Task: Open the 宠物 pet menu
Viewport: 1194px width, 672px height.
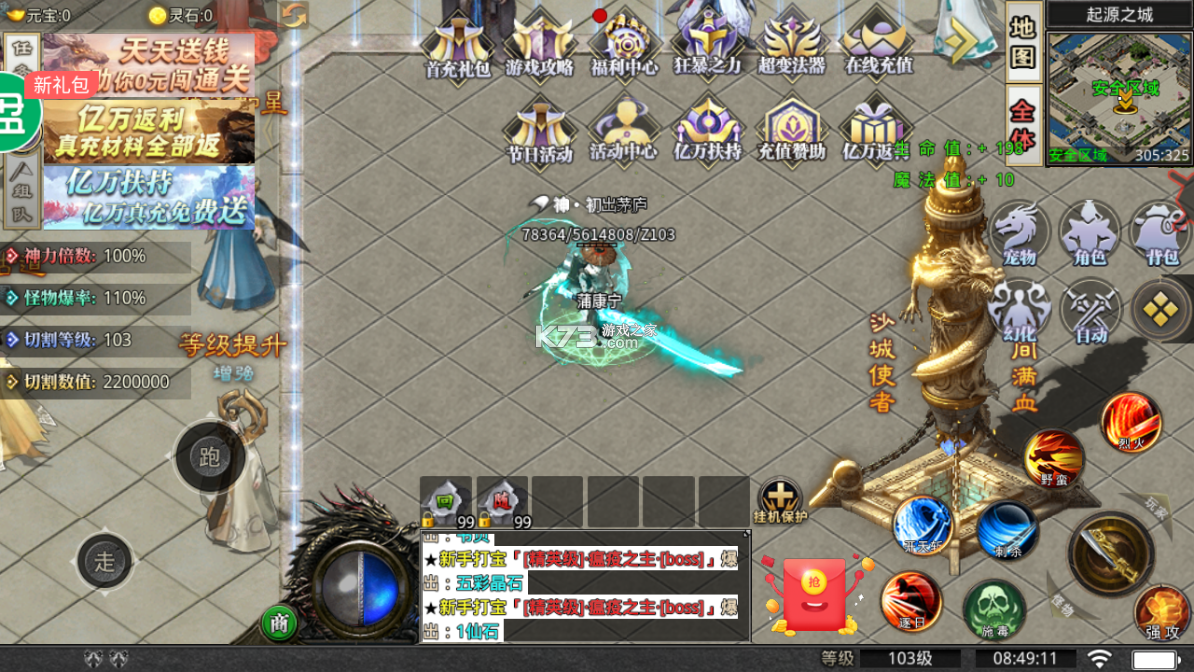Action: click(x=1019, y=232)
